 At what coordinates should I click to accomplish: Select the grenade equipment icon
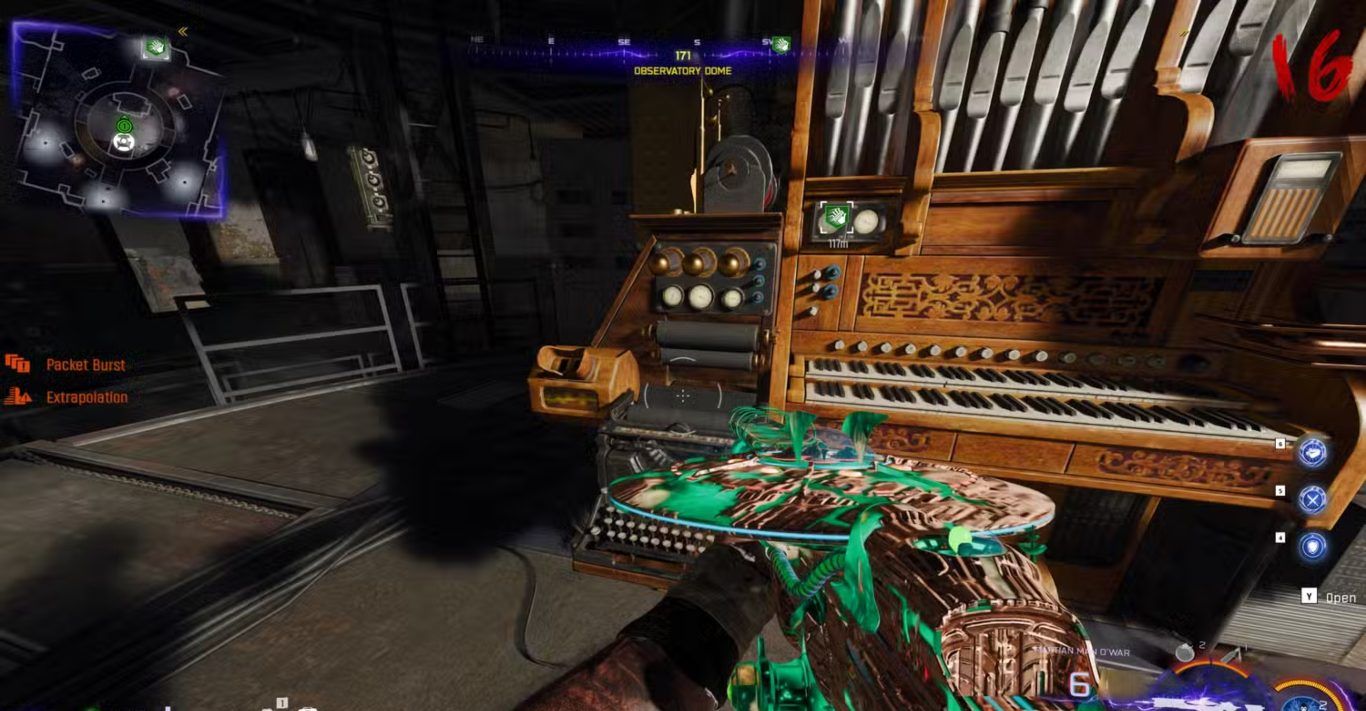pyautogui.click(x=1185, y=653)
